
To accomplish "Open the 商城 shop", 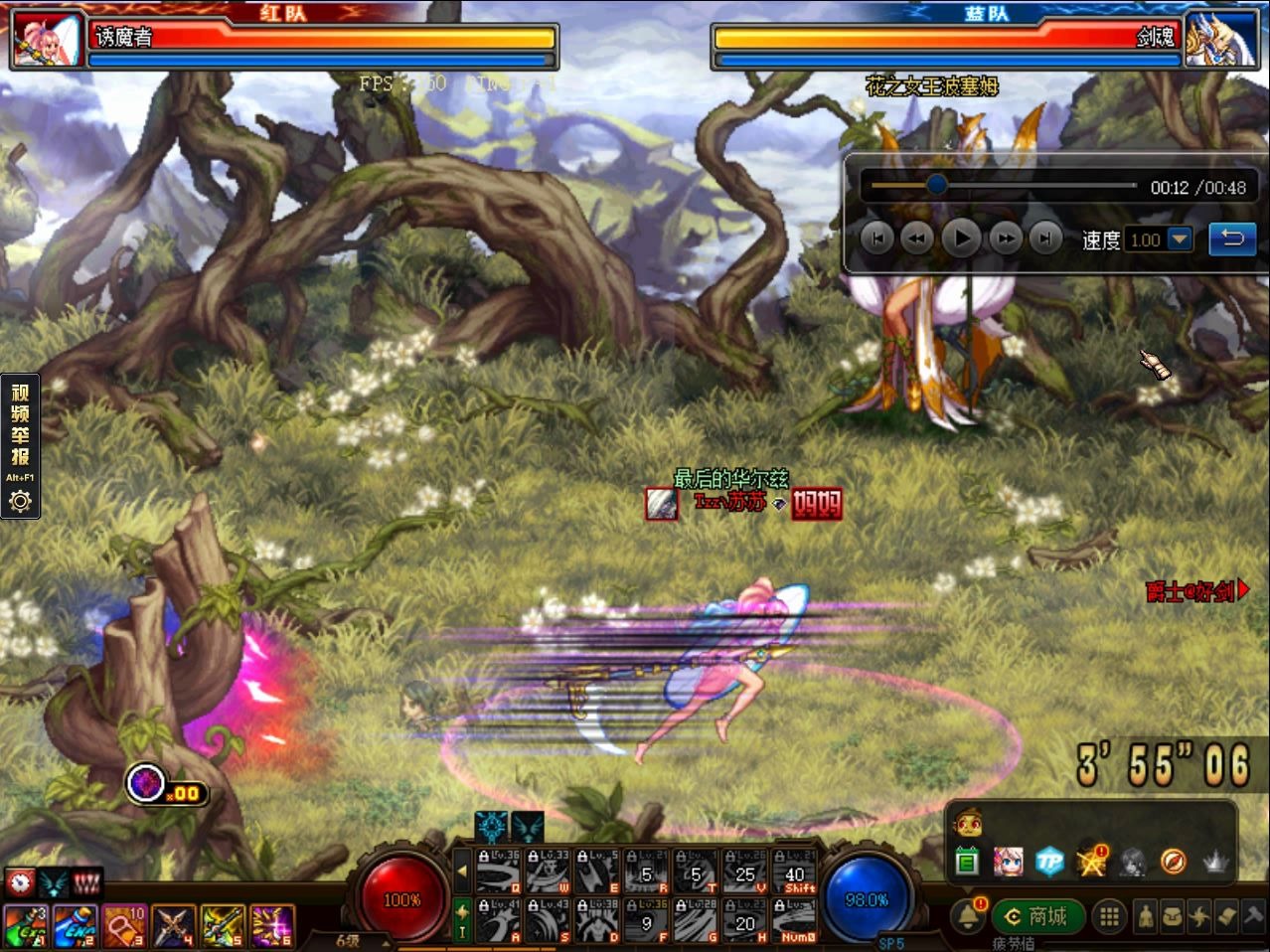I will coord(1036,916).
